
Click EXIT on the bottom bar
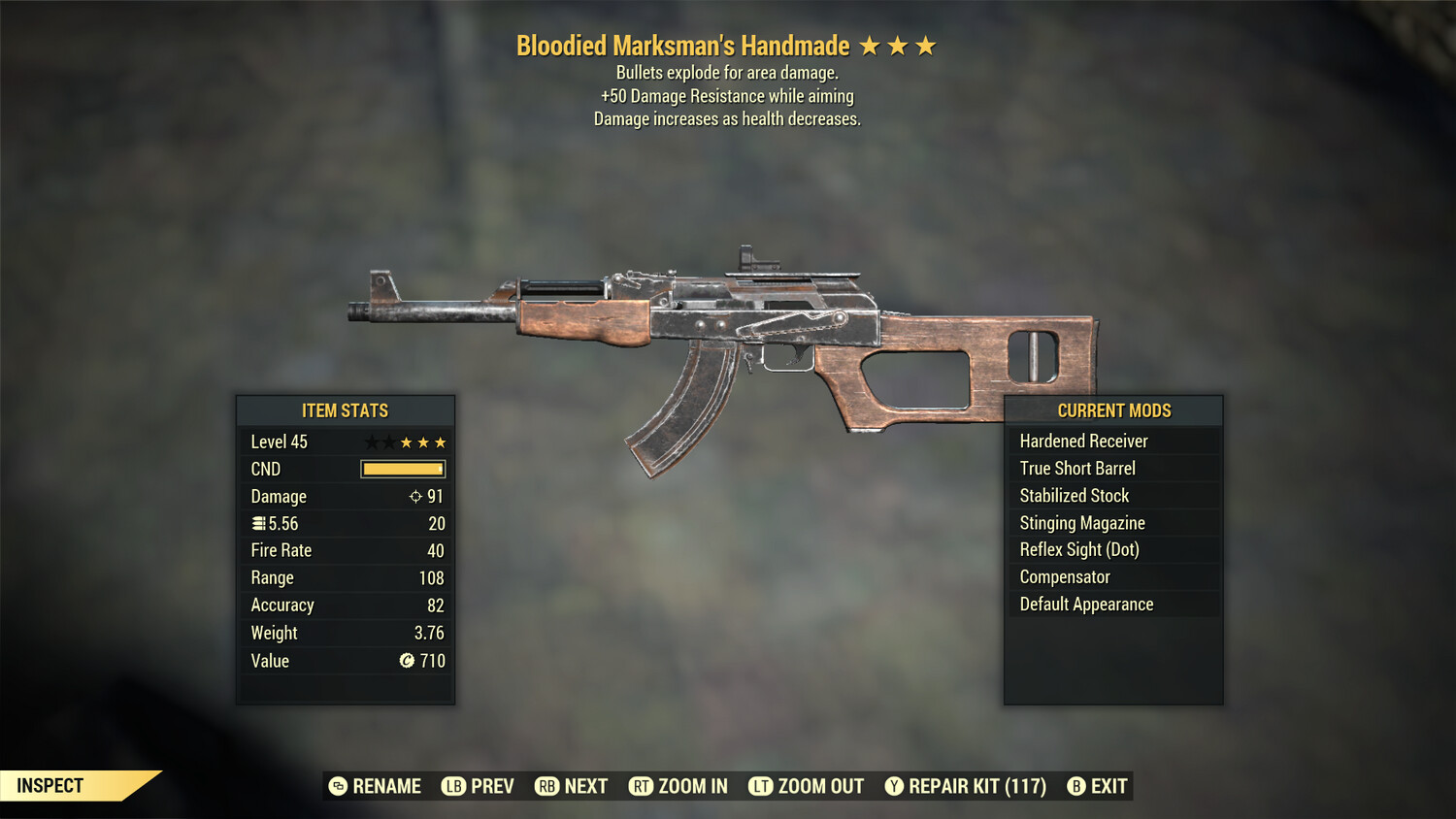click(x=1108, y=786)
